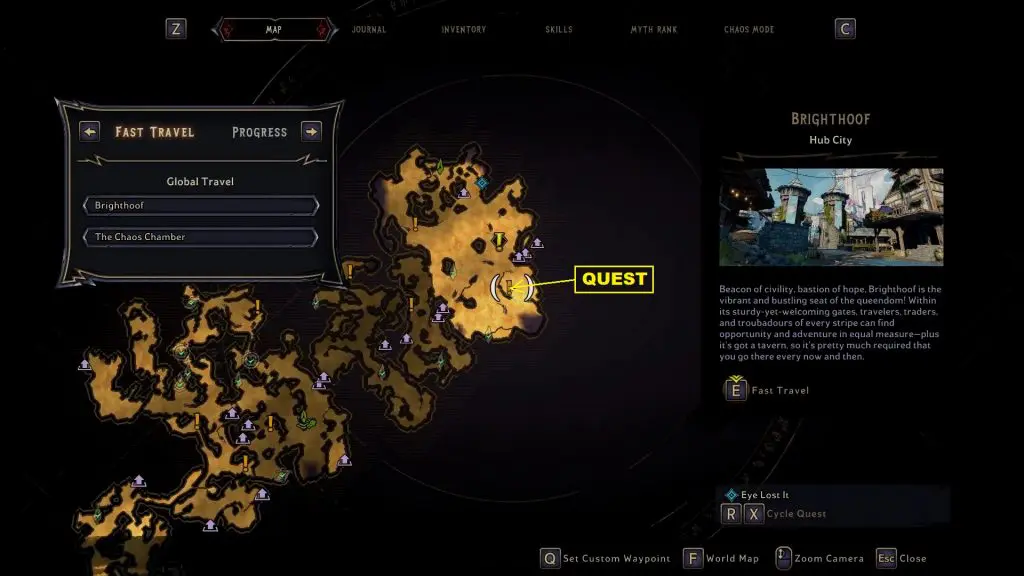
Task: Show the Fast Travel panel
Action: 155,132
